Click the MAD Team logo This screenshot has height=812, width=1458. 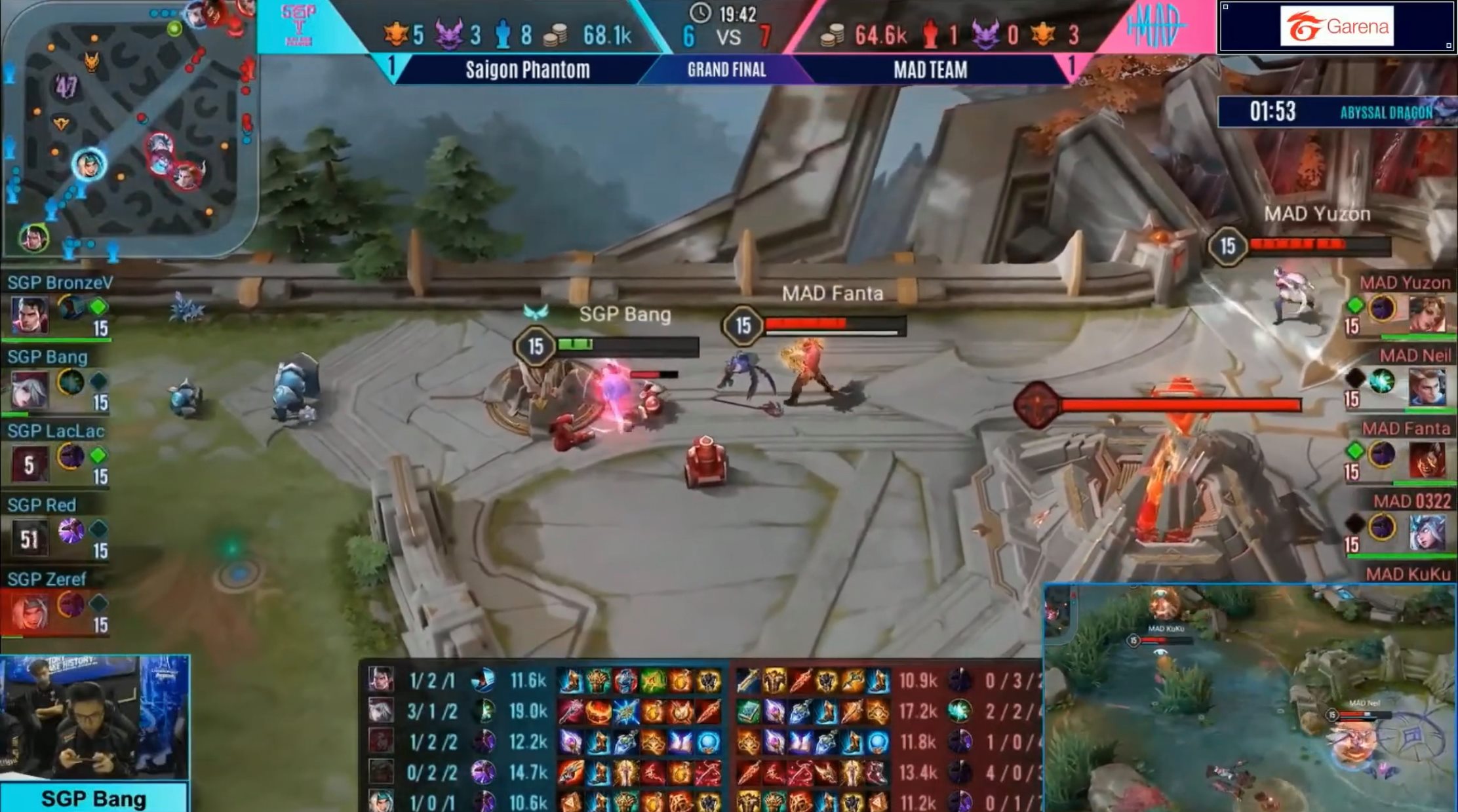point(1155,25)
